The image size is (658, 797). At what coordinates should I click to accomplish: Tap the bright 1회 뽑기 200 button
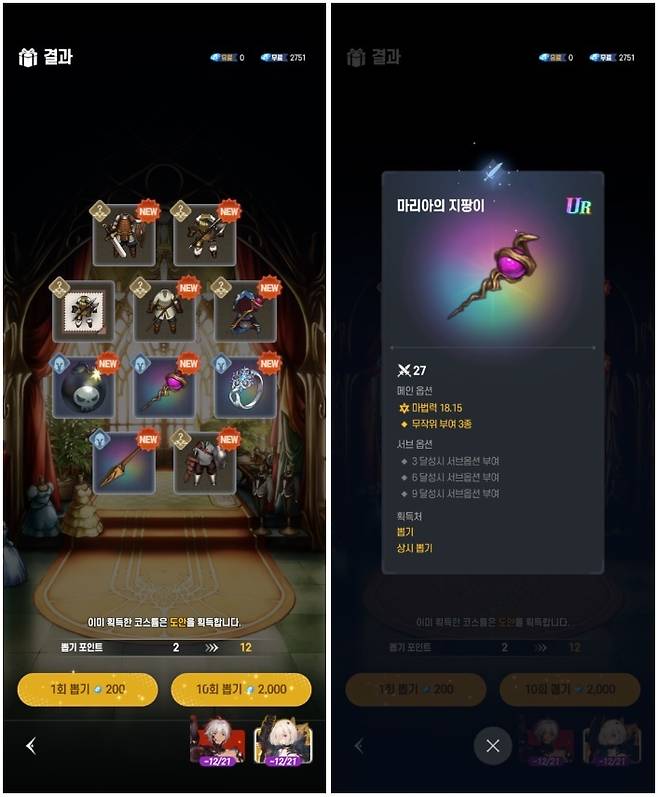(x=87, y=689)
